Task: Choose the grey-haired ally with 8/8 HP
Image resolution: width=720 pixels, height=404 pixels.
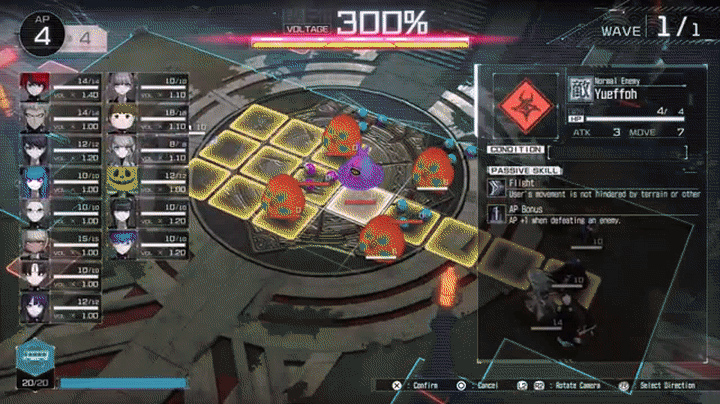Action: (x=121, y=147)
